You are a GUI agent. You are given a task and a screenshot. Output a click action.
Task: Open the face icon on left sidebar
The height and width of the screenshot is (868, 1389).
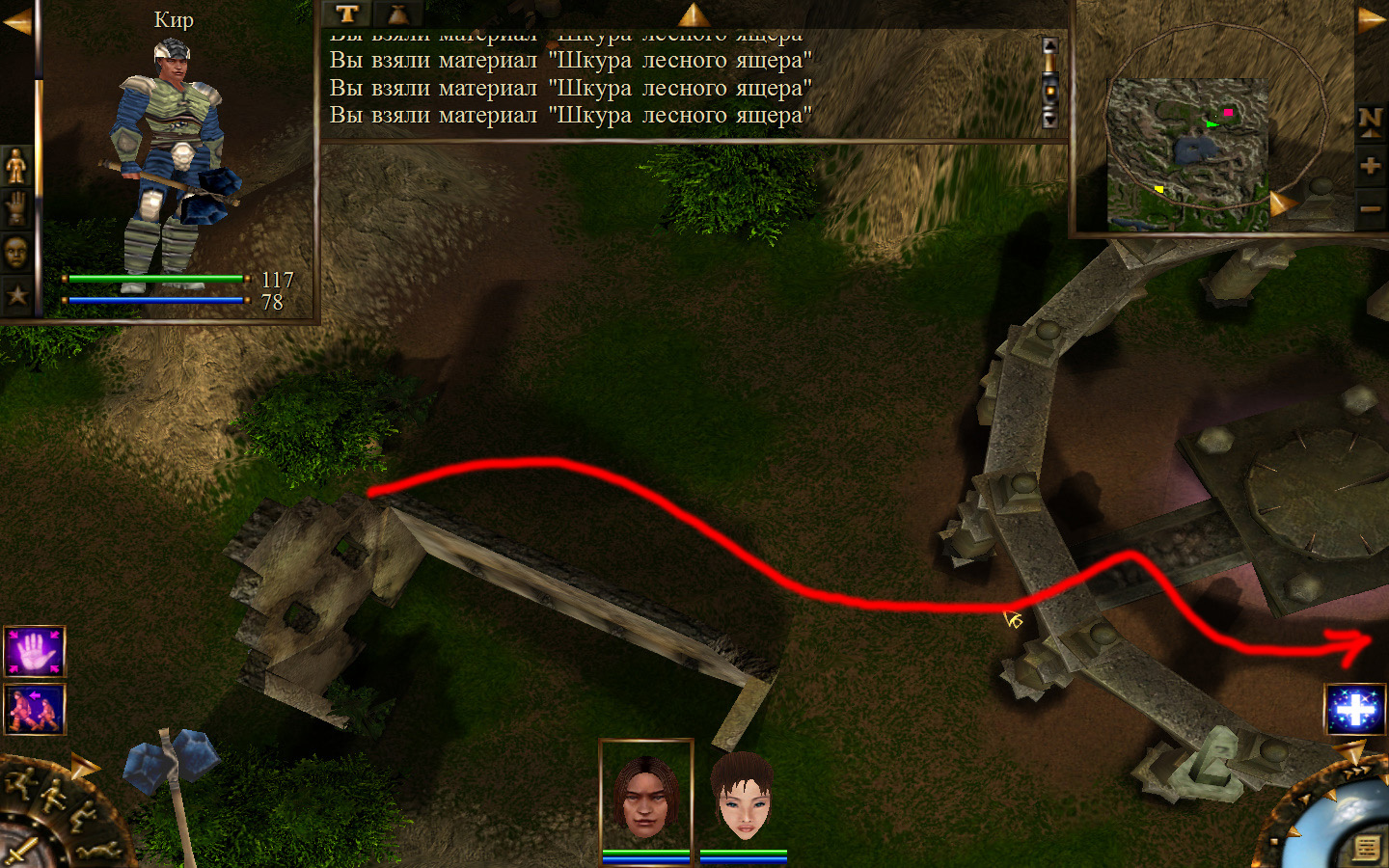pos(16,252)
